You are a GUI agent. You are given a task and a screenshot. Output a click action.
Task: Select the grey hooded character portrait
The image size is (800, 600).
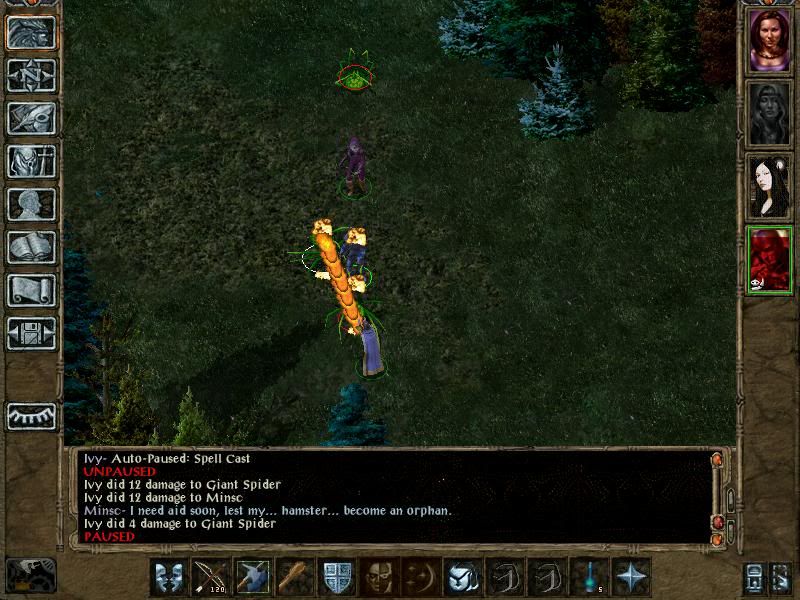click(x=770, y=113)
